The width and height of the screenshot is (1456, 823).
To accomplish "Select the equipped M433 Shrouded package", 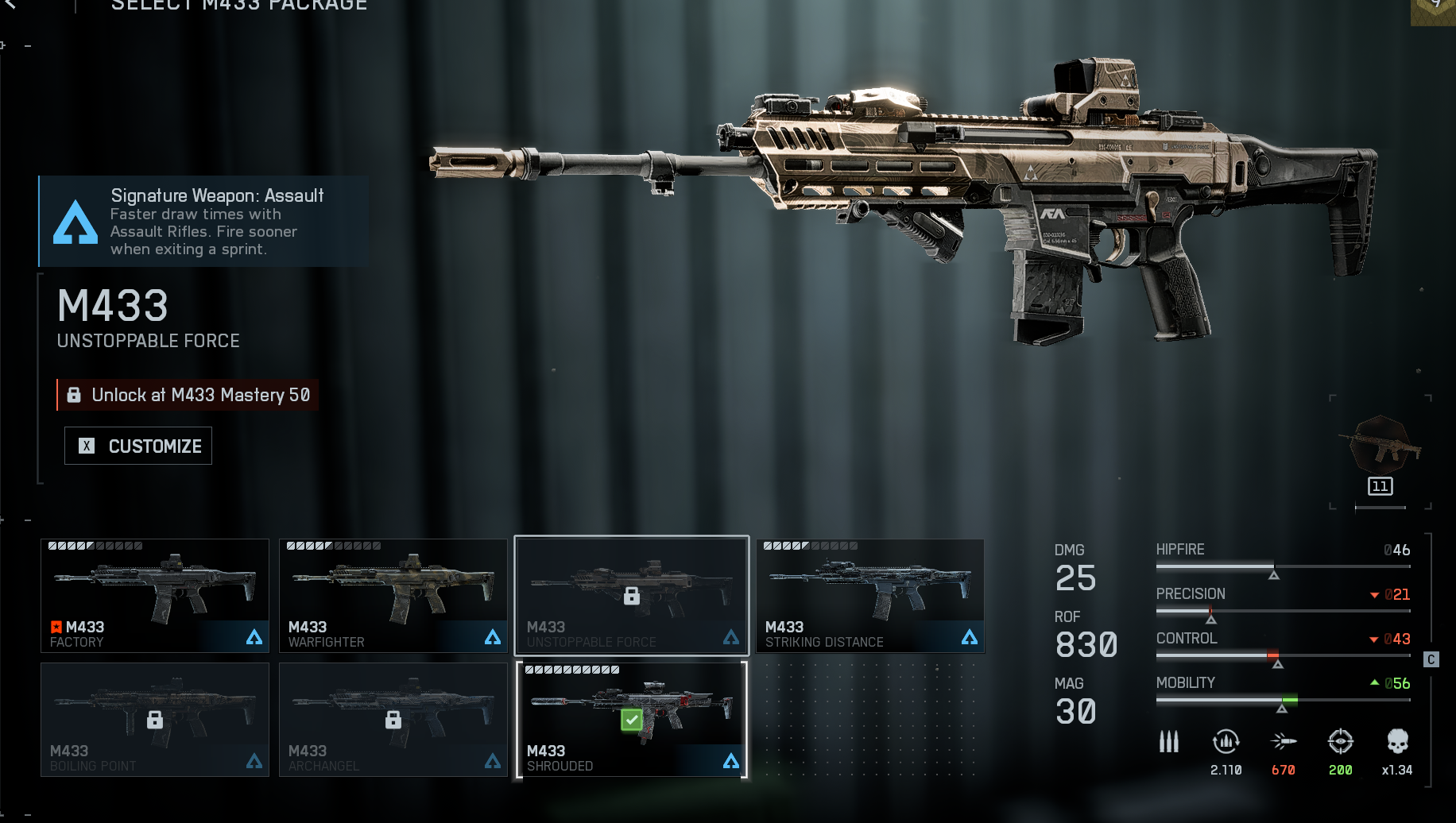I will pos(632,720).
